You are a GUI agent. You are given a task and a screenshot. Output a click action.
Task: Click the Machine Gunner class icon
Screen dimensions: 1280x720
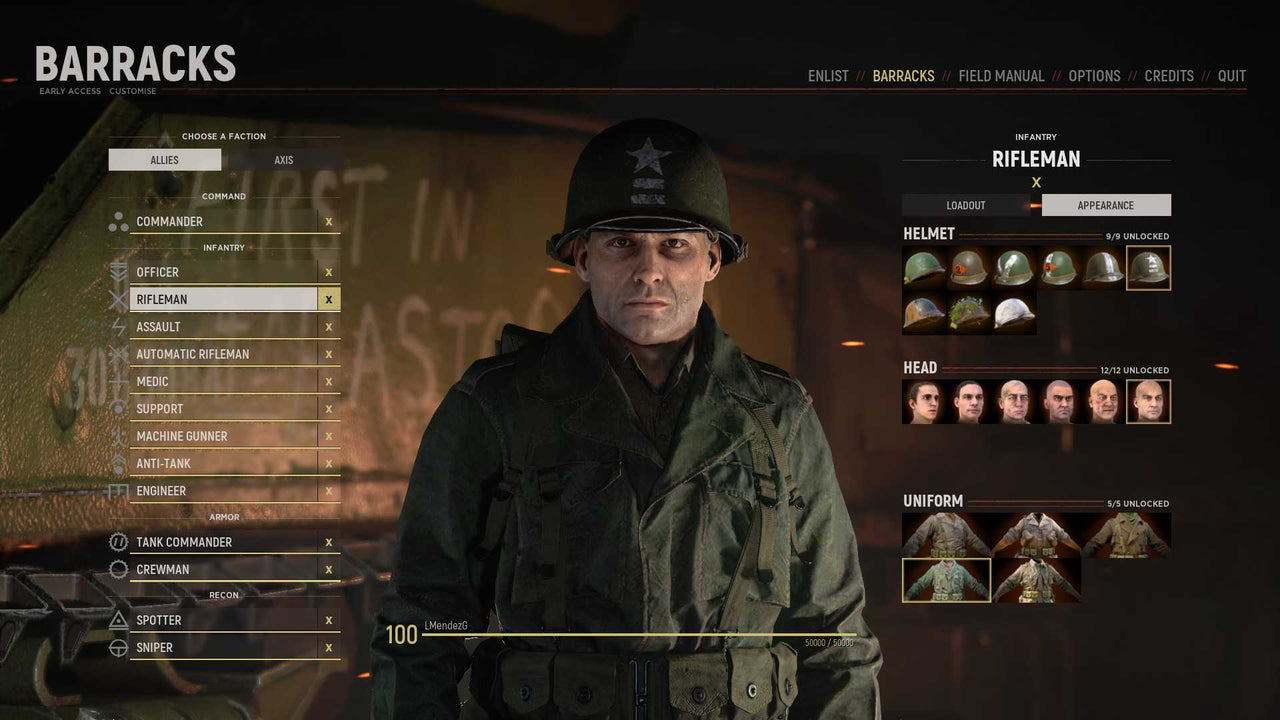point(120,435)
